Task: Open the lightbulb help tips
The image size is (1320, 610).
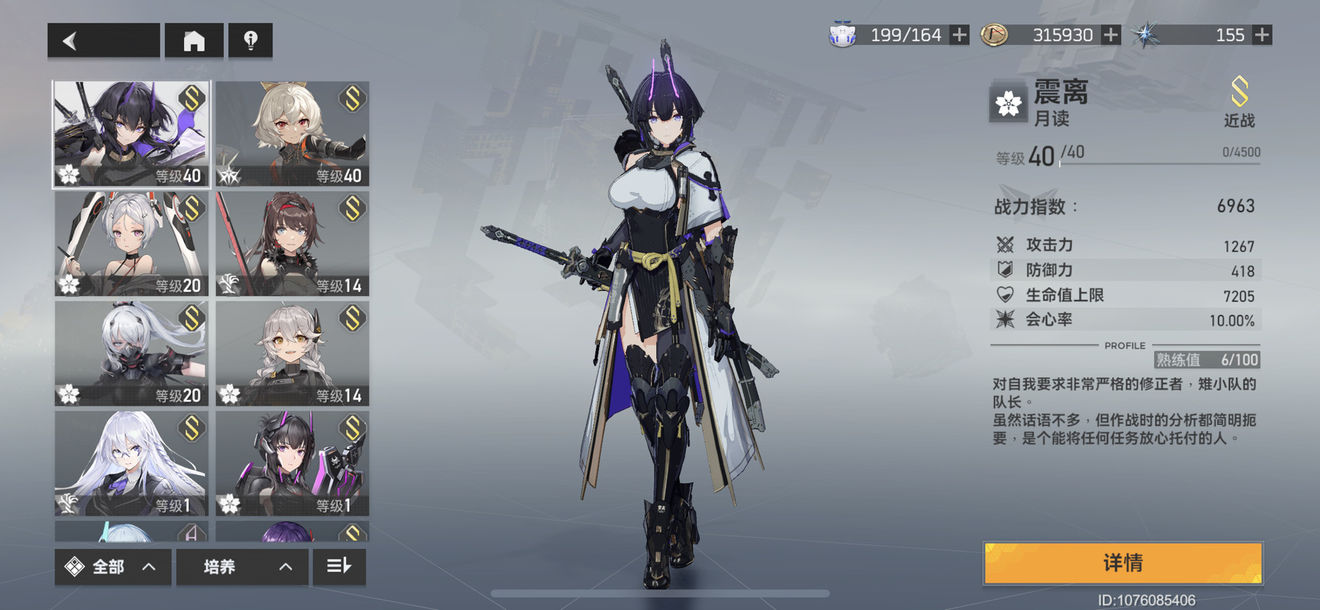Action: click(250, 40)
